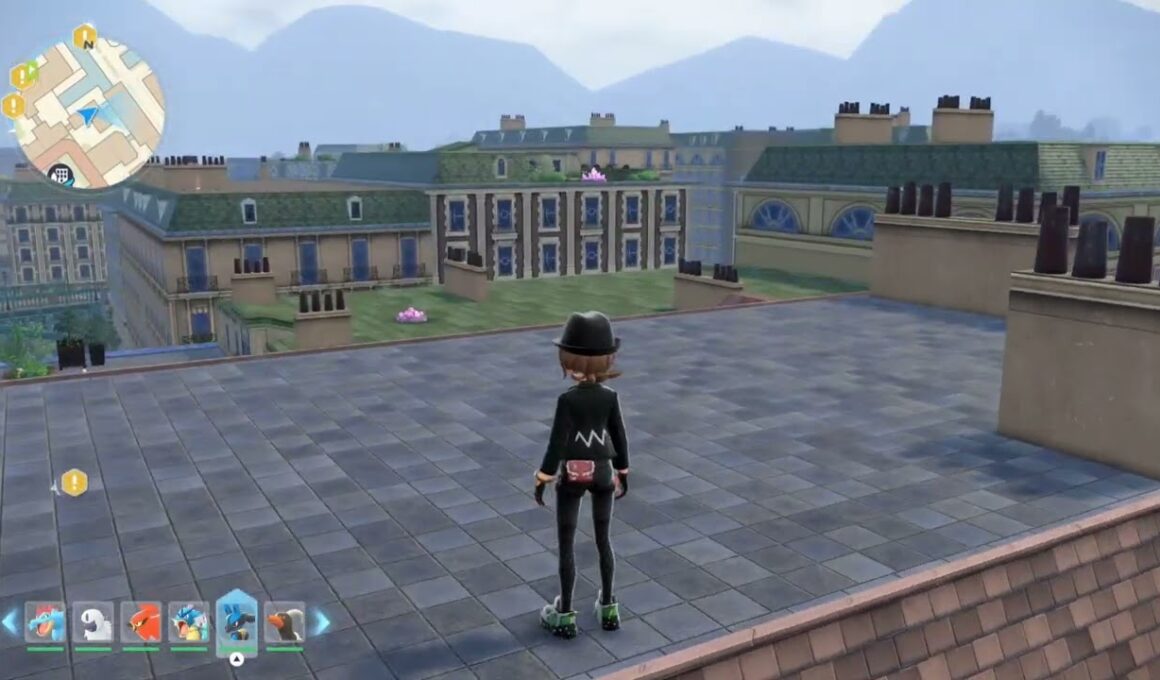The height and width of the screenshot is (680, 1160).
Task: Select Feraligatr in the party bar
Action: coord(44,621)
